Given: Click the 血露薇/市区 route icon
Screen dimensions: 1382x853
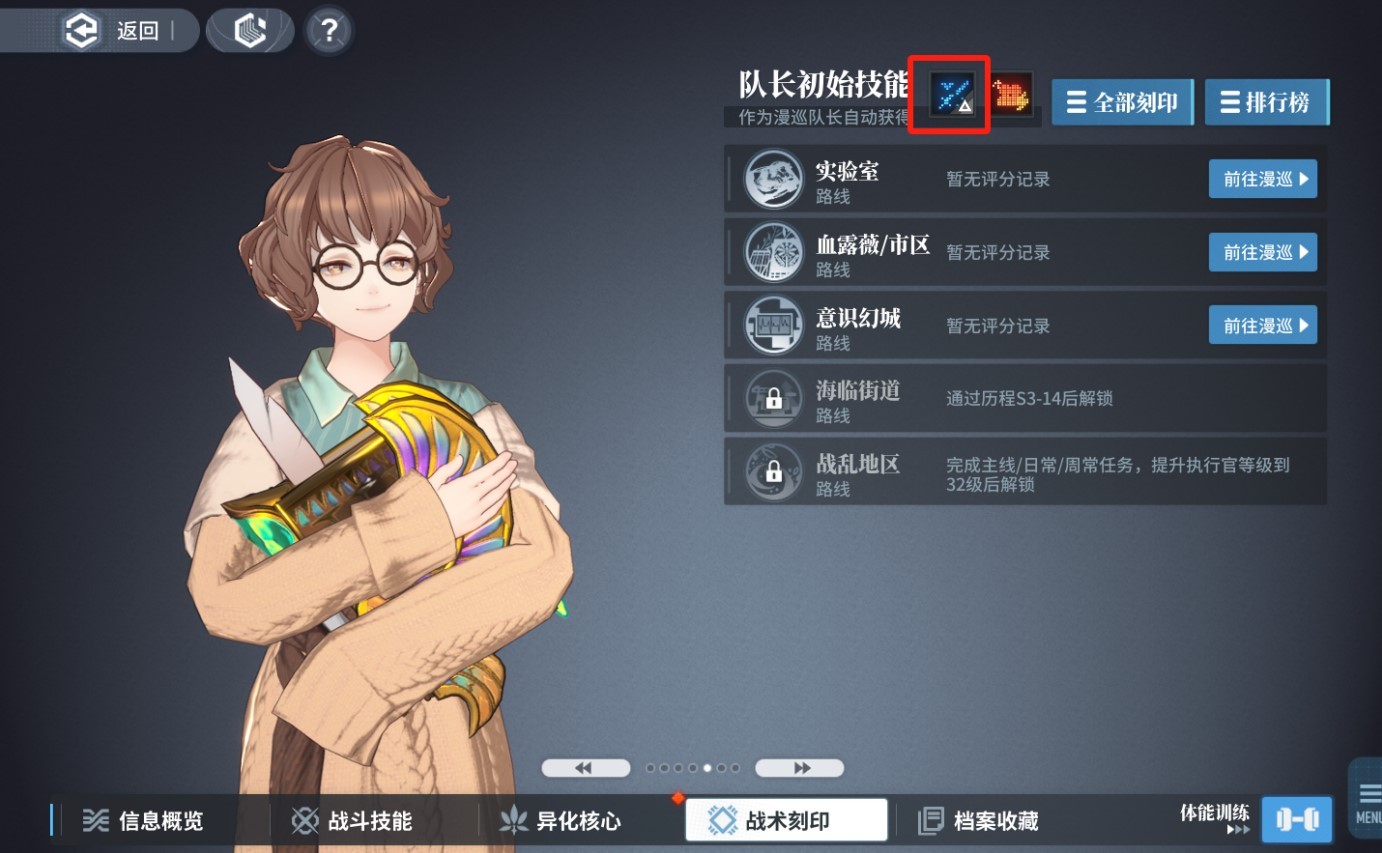Looking at the screenshot, I should [773, 251].
